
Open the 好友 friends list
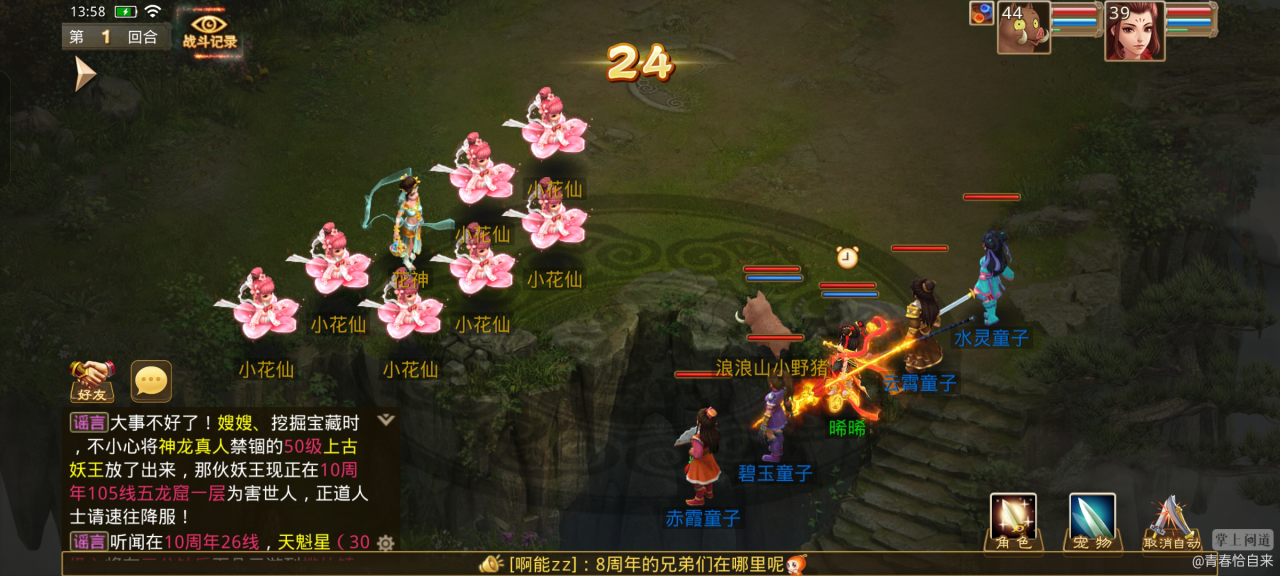click(91, 380)
